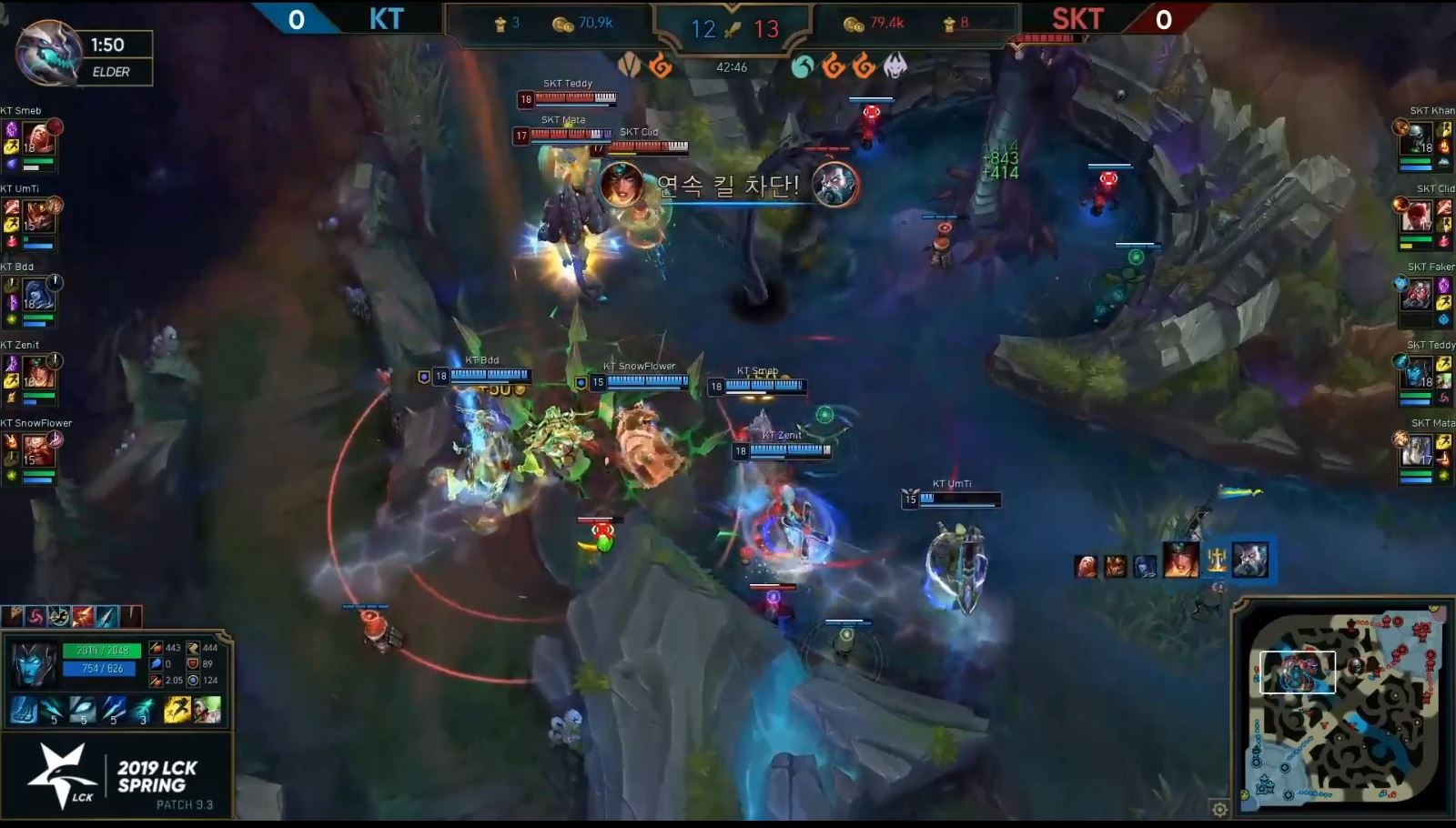Click the attack damage stat icon showing 443
Viewport: 1456px width, 828px height.
[156, 649]
